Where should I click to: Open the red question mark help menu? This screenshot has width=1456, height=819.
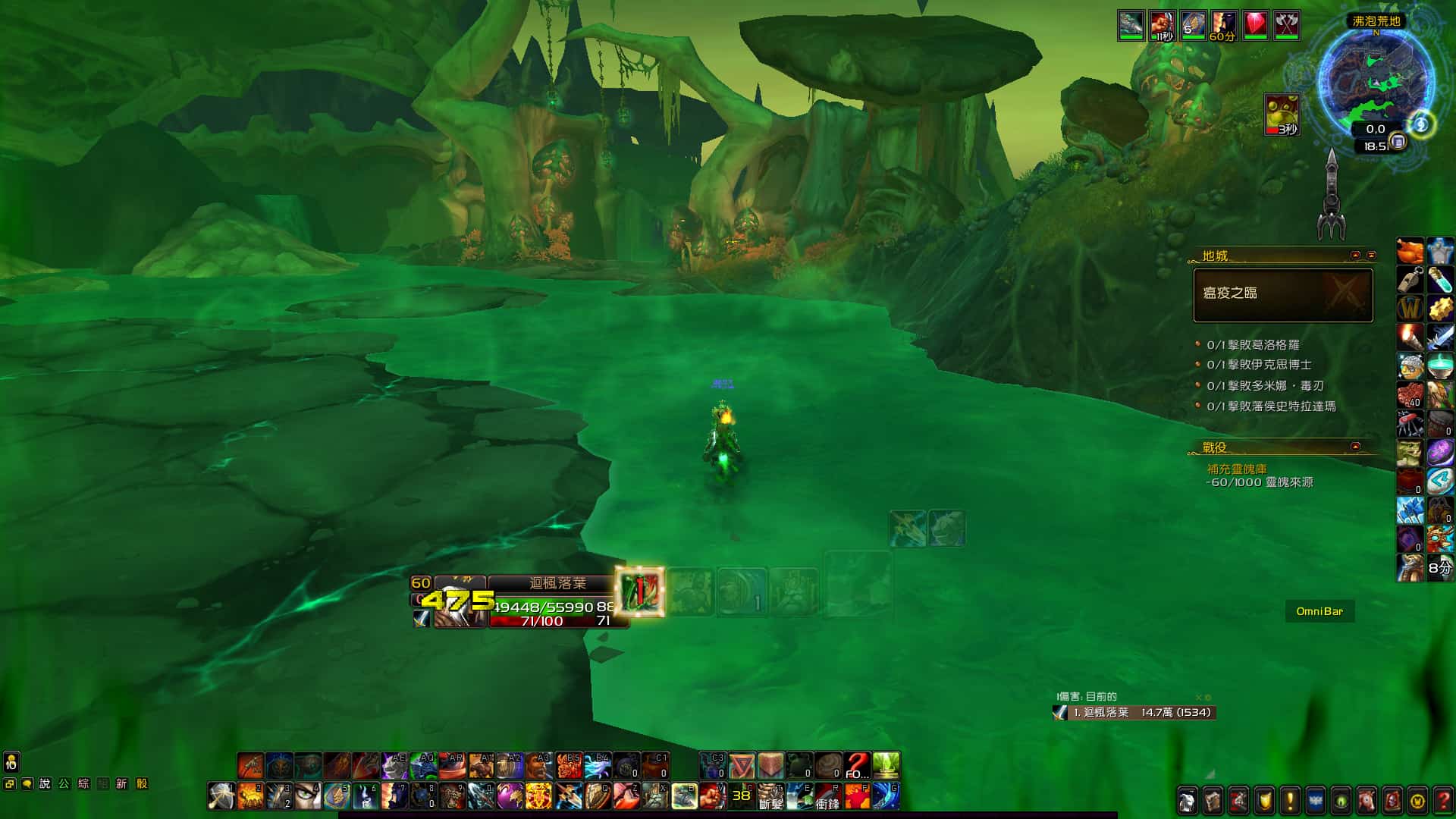[x=1442, y=800]
